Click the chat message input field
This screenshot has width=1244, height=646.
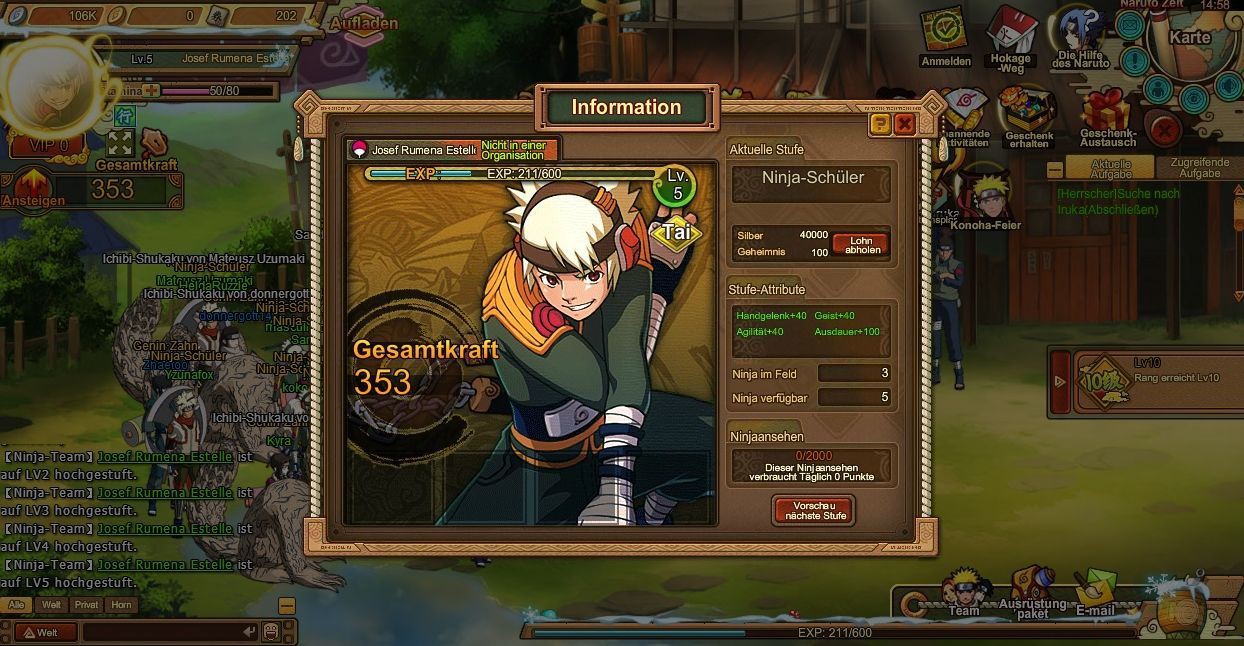point(165,632)
